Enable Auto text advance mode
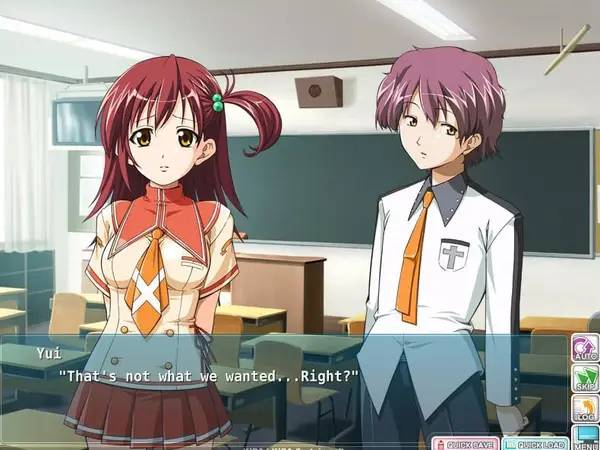600x450 pixels. [584, 349]
